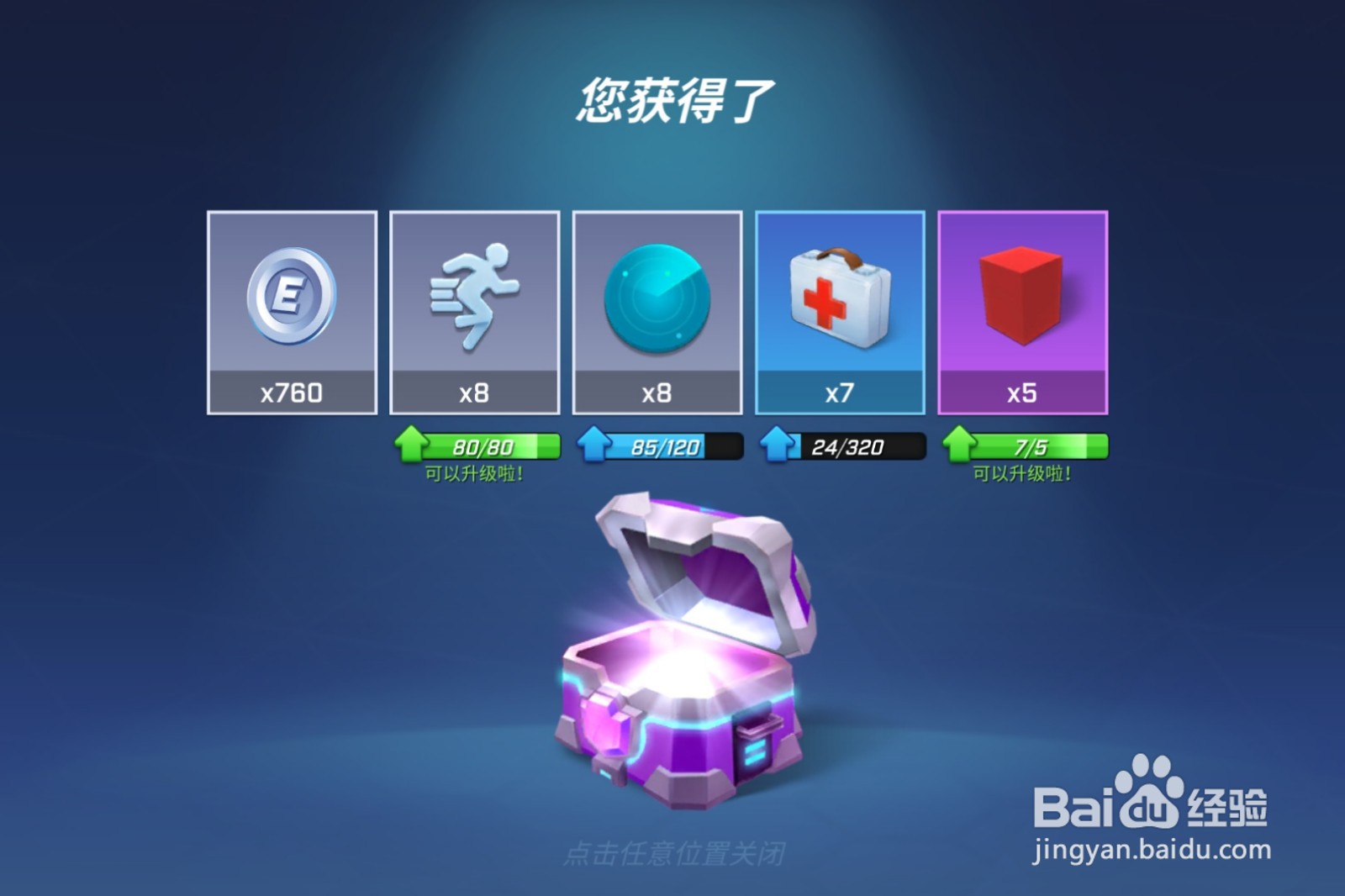Click the 85/120 blue progress bar
Image resolution: width=1345 pixels, height=896 pixels.
664,445
